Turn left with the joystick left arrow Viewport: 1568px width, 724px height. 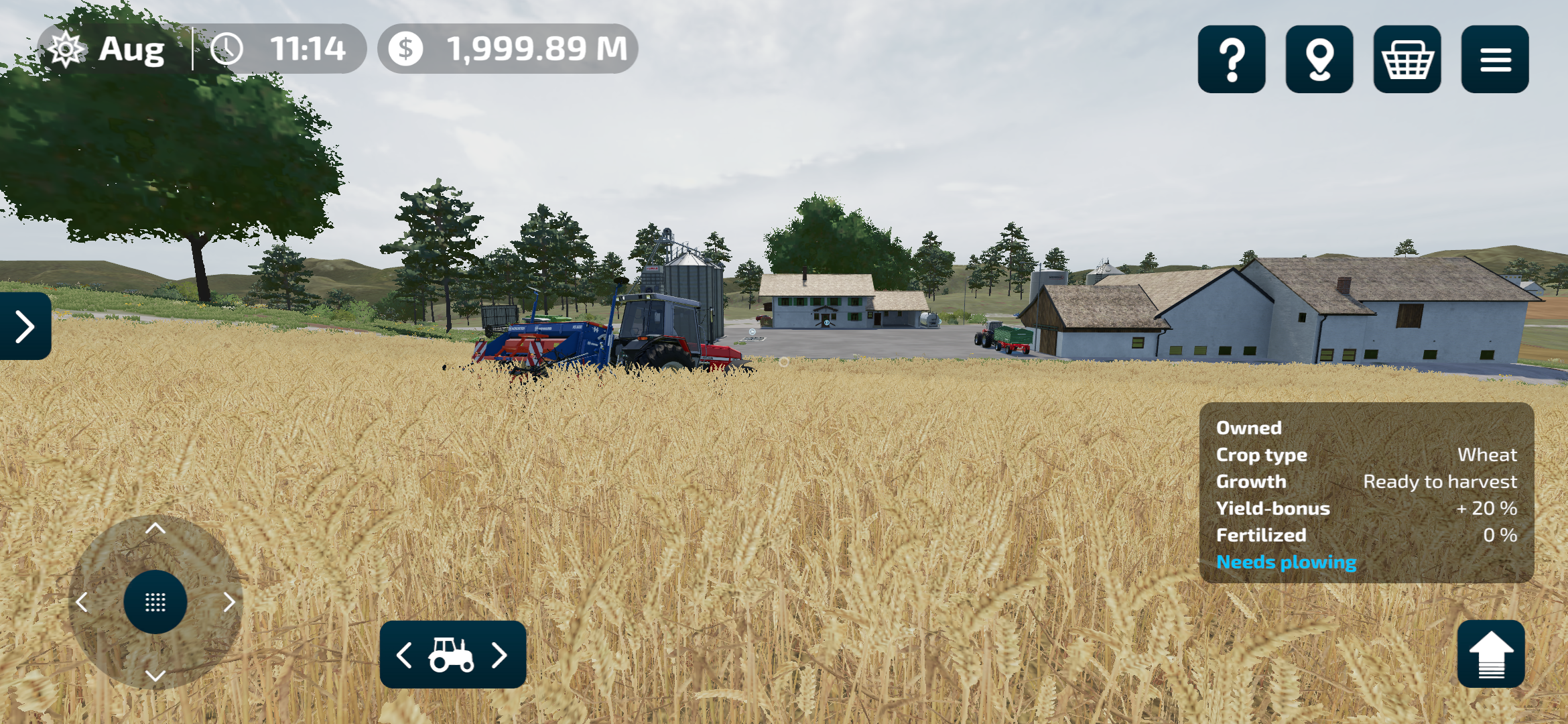[x=82, y=602]
